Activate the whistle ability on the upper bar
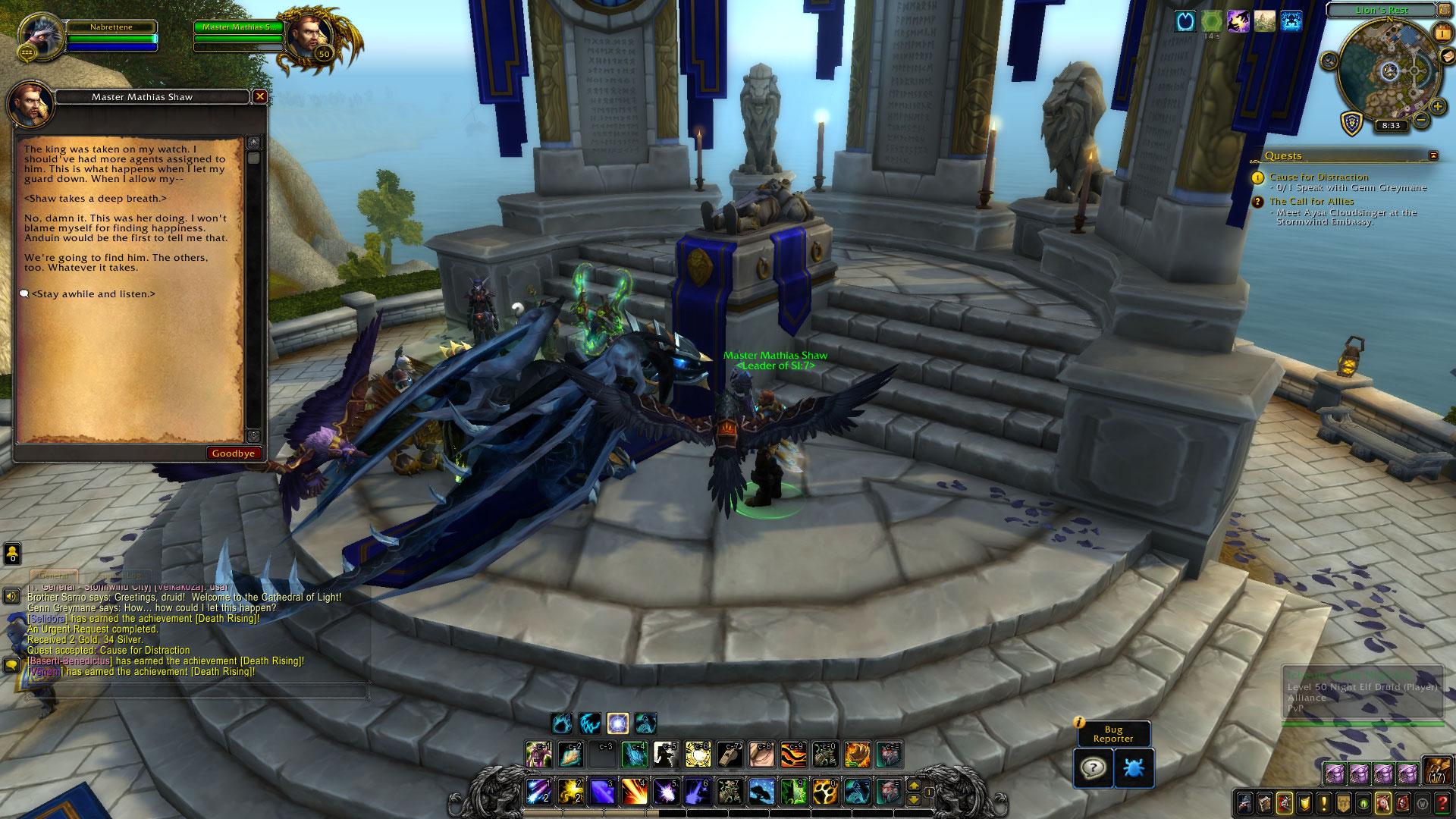Image resolution: width=1456 pixels, height=819 pixels. pyautogui.click(x=730, y=755)
